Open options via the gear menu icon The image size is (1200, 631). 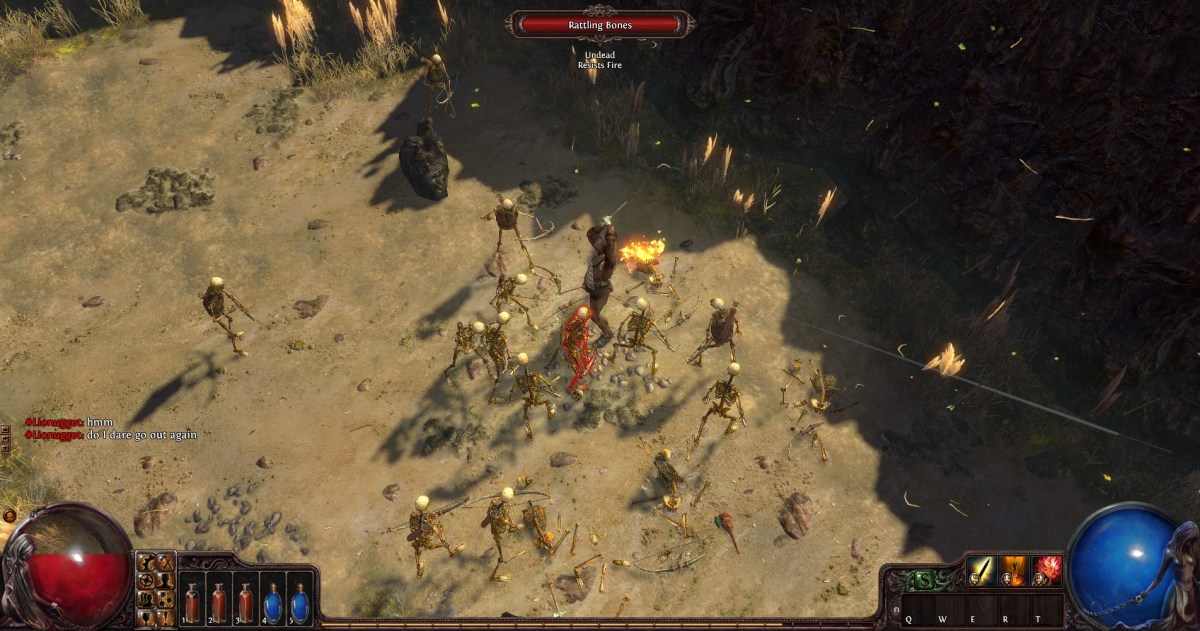[147, 563]
